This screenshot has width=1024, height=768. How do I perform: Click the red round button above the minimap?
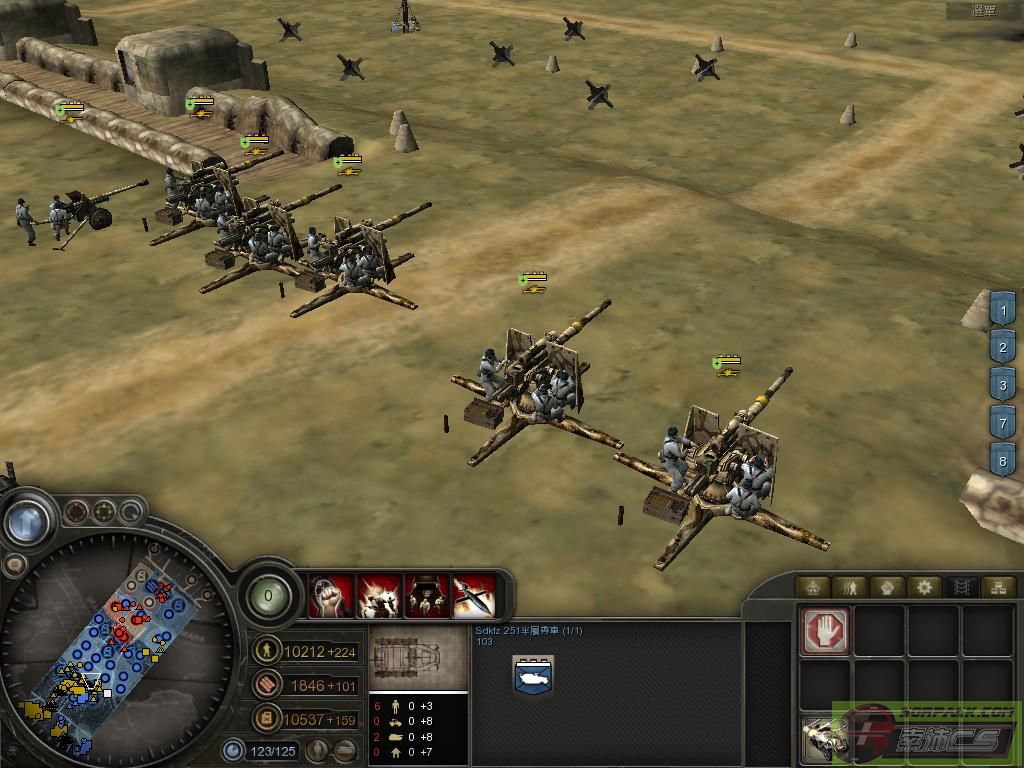pos(76,513)
